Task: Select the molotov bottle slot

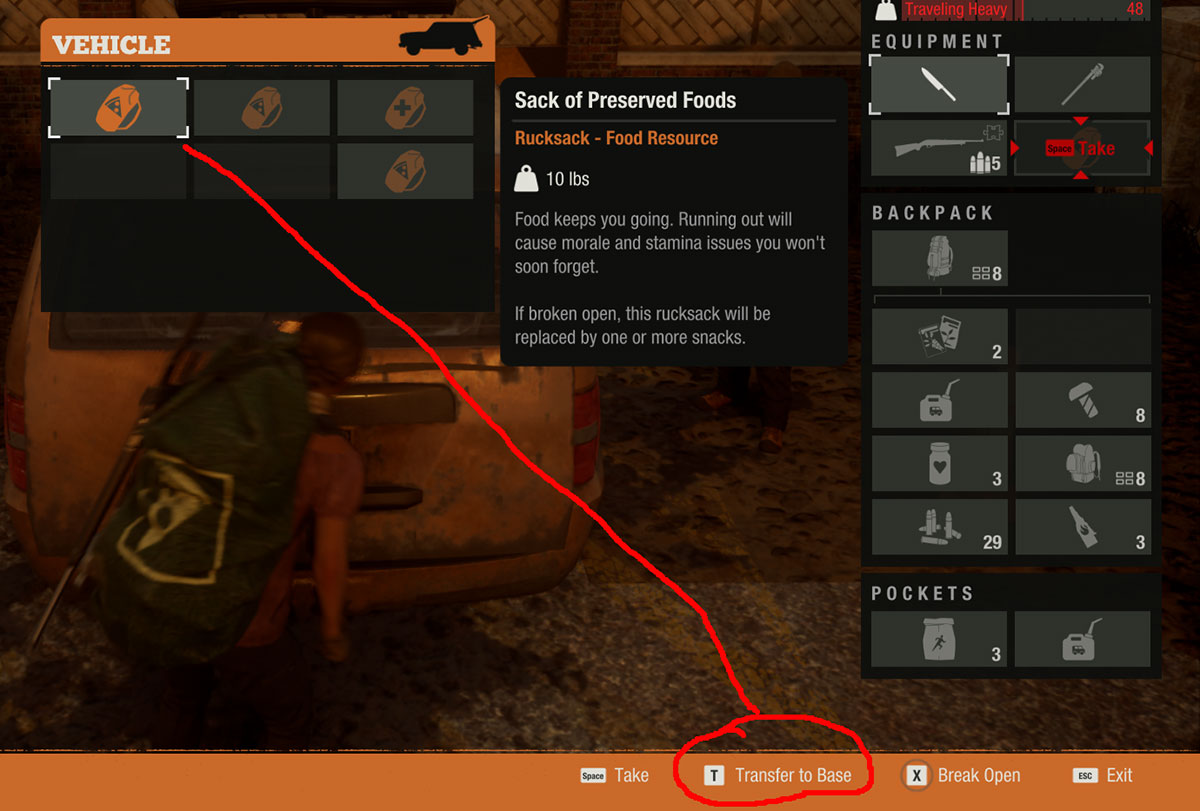Action: tap(1082, 527)
